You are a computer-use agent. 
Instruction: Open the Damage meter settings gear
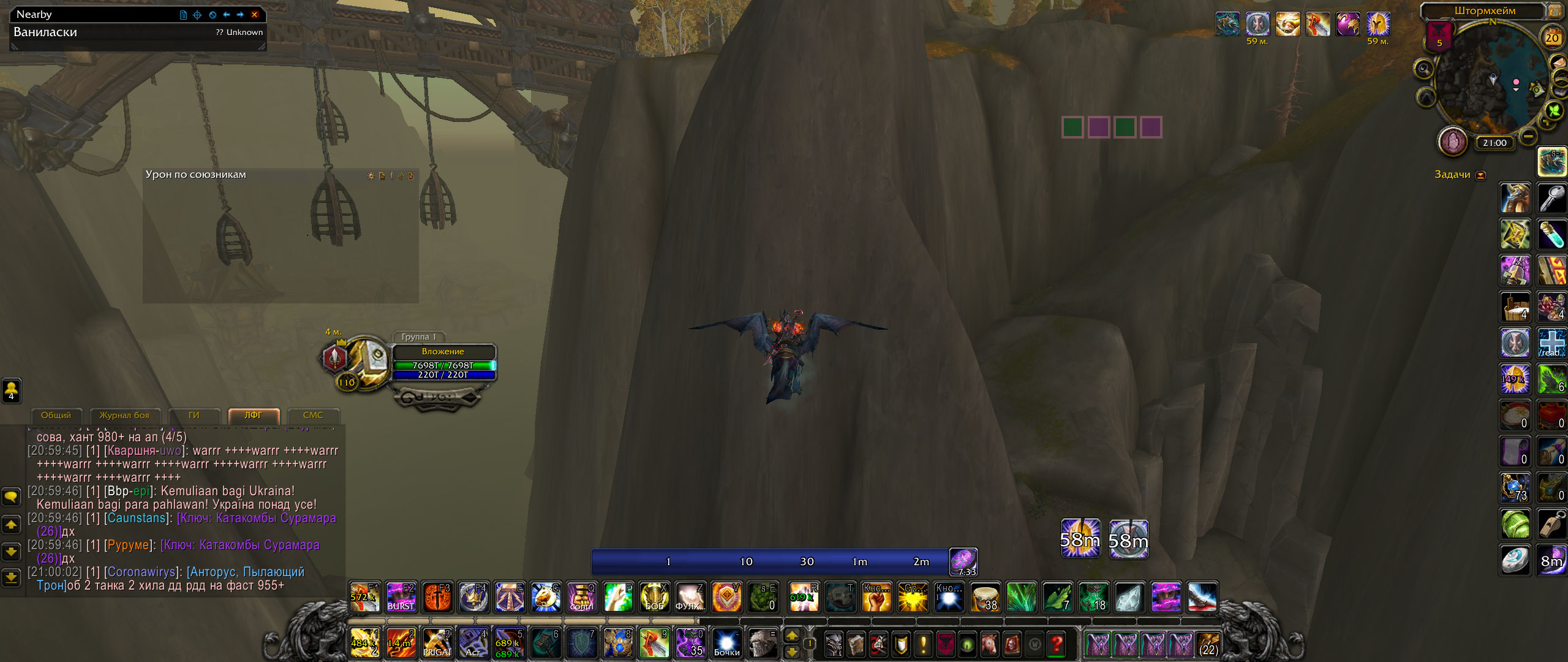tap(371, 176)
